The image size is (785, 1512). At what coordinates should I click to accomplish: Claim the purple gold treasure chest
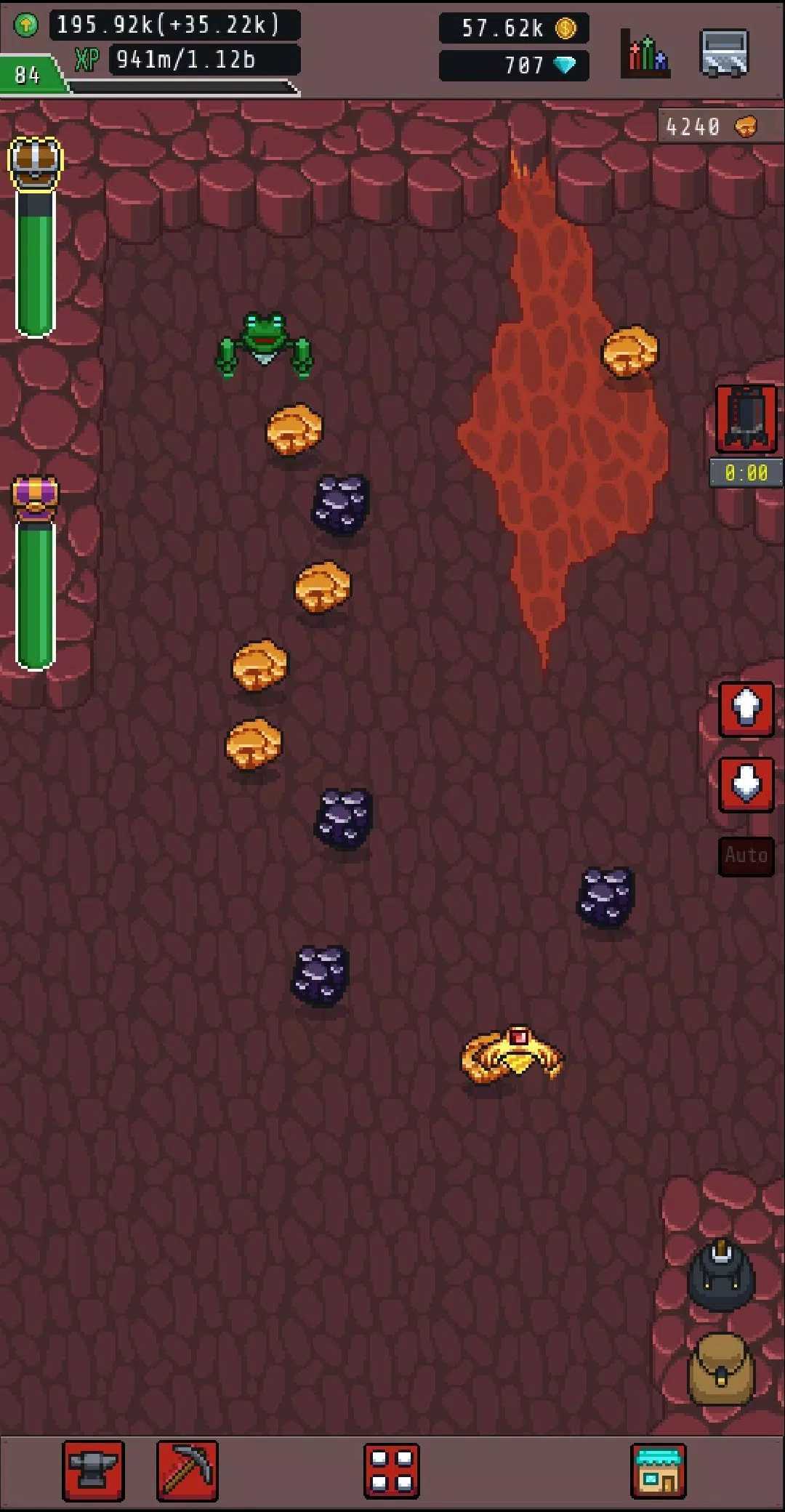(x=35, y=497)
